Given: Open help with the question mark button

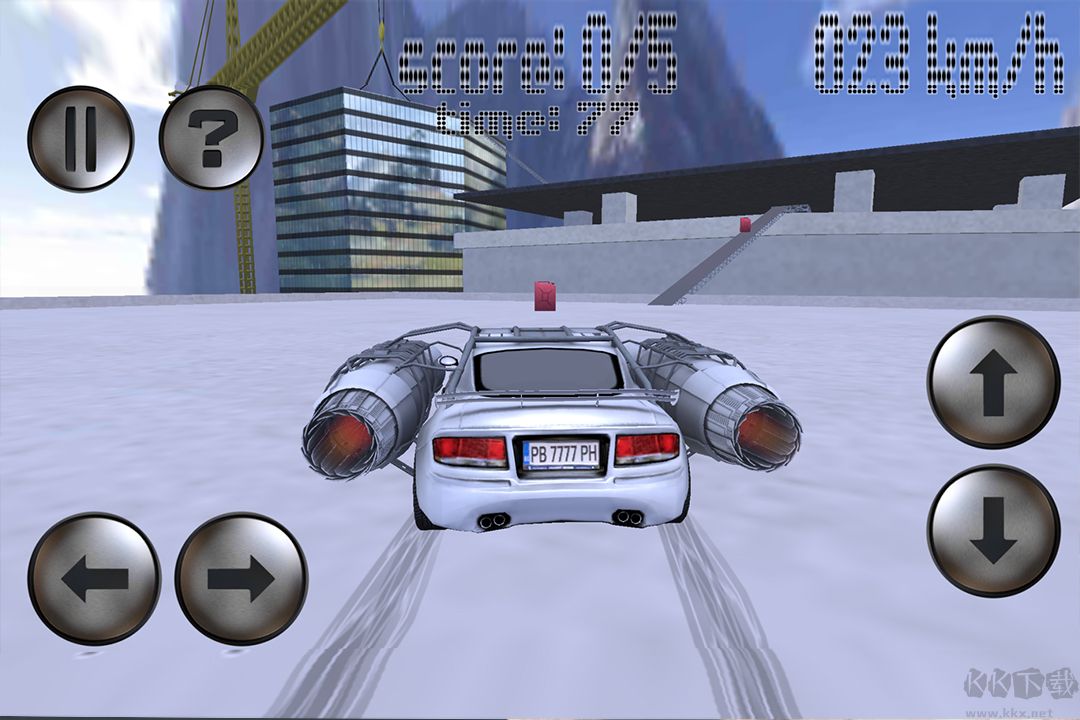Looking at the screenshot, I should [211, 138].
